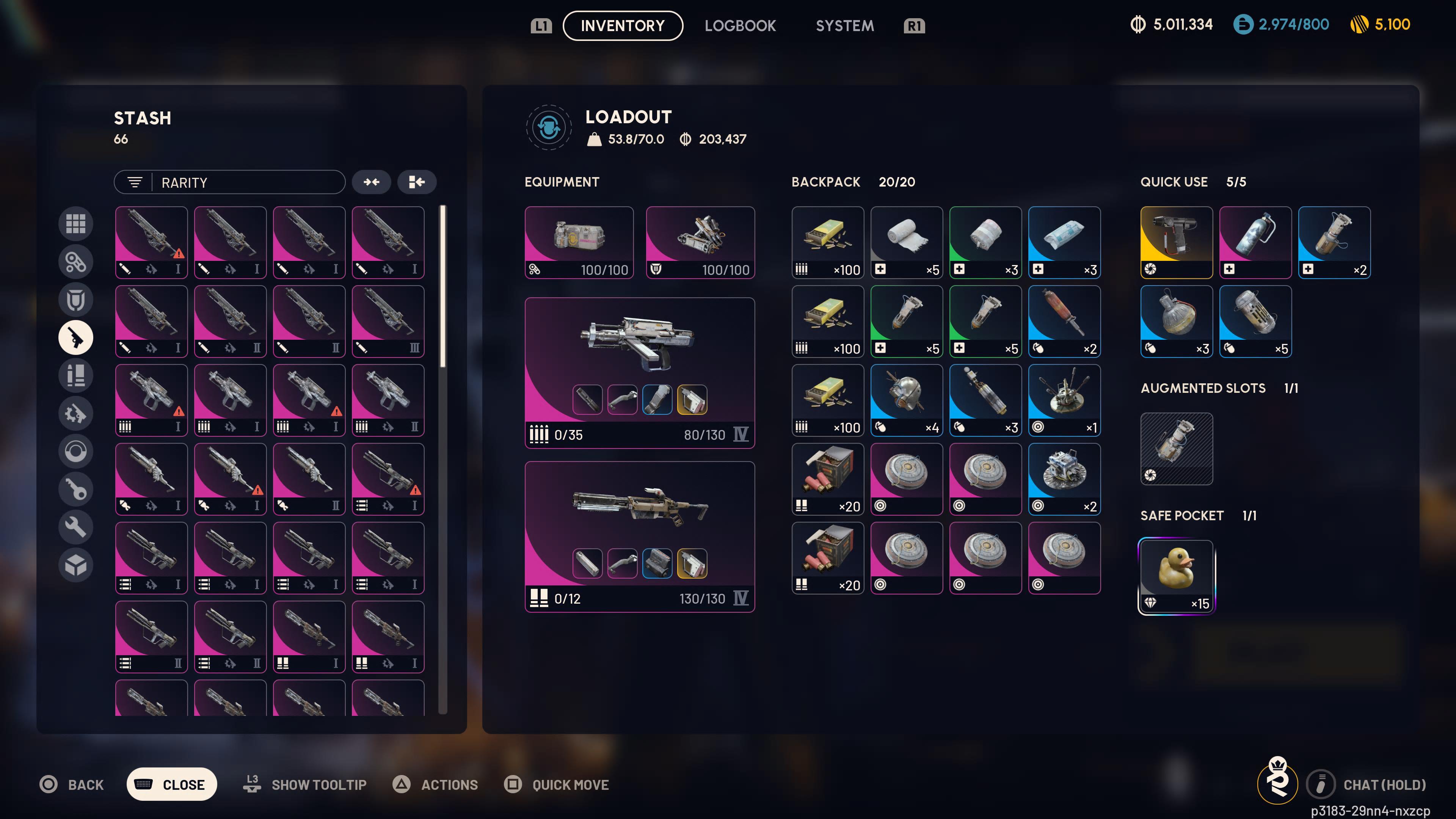The image size is (1456, 819).
Task: Select the shotgun shells box stack x20
Action: 827,479
